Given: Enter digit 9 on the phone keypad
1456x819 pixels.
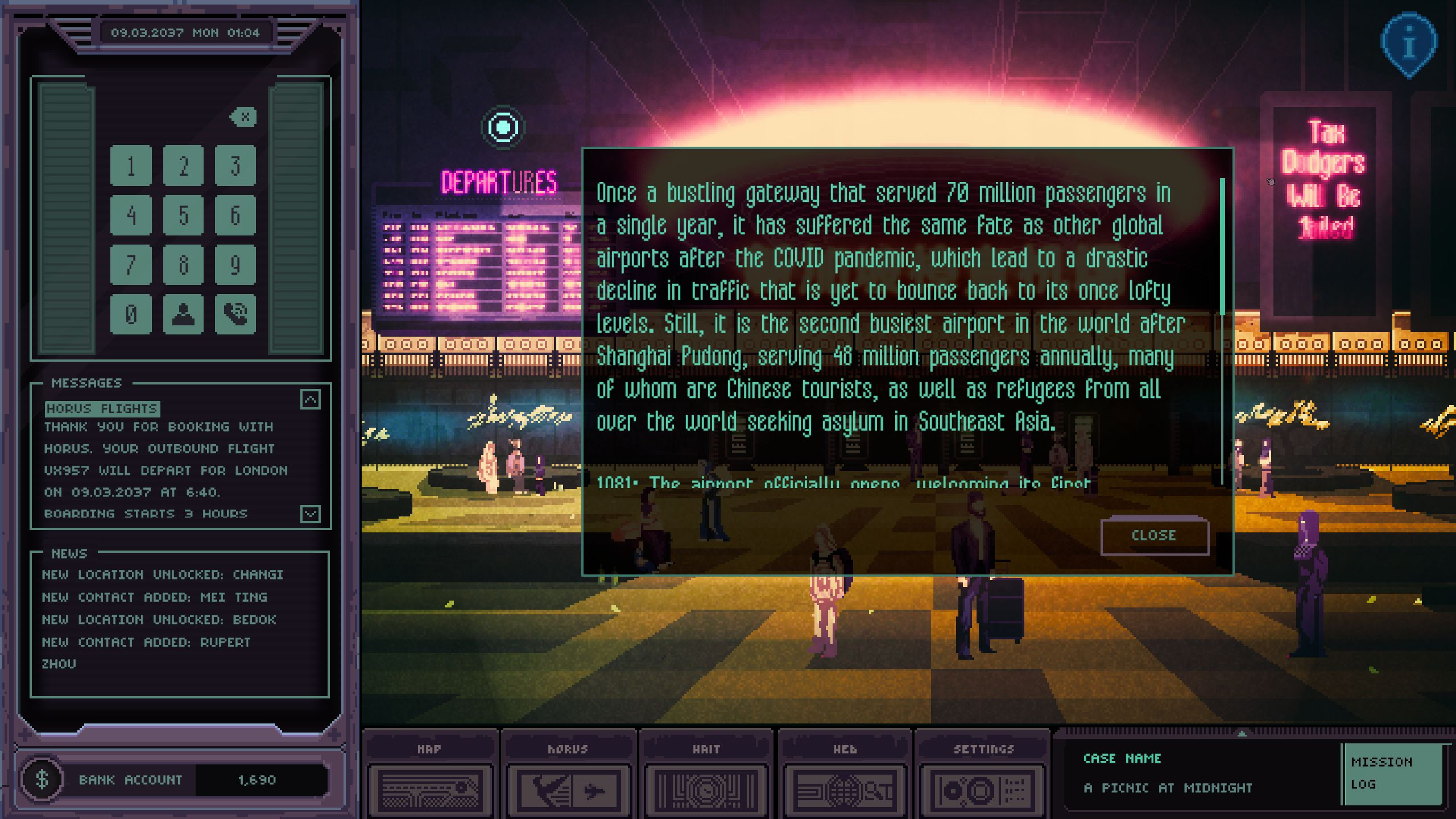Looking at the screenshot, I should [235, 265].
